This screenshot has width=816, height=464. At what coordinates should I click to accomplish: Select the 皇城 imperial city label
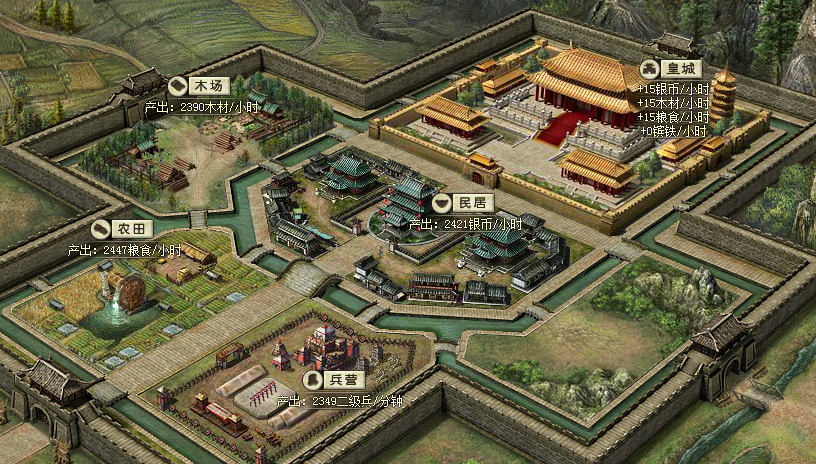pos(672,69)
